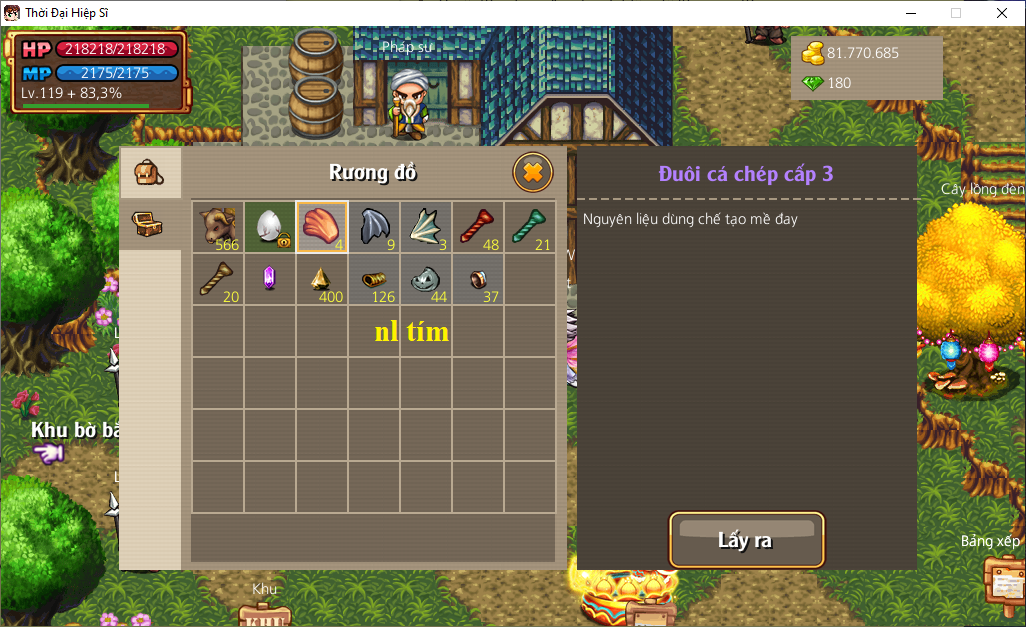This screenshot has height=627, width=1026.
Task: Select the copper ring item stack
Action: tap(478, 279)
